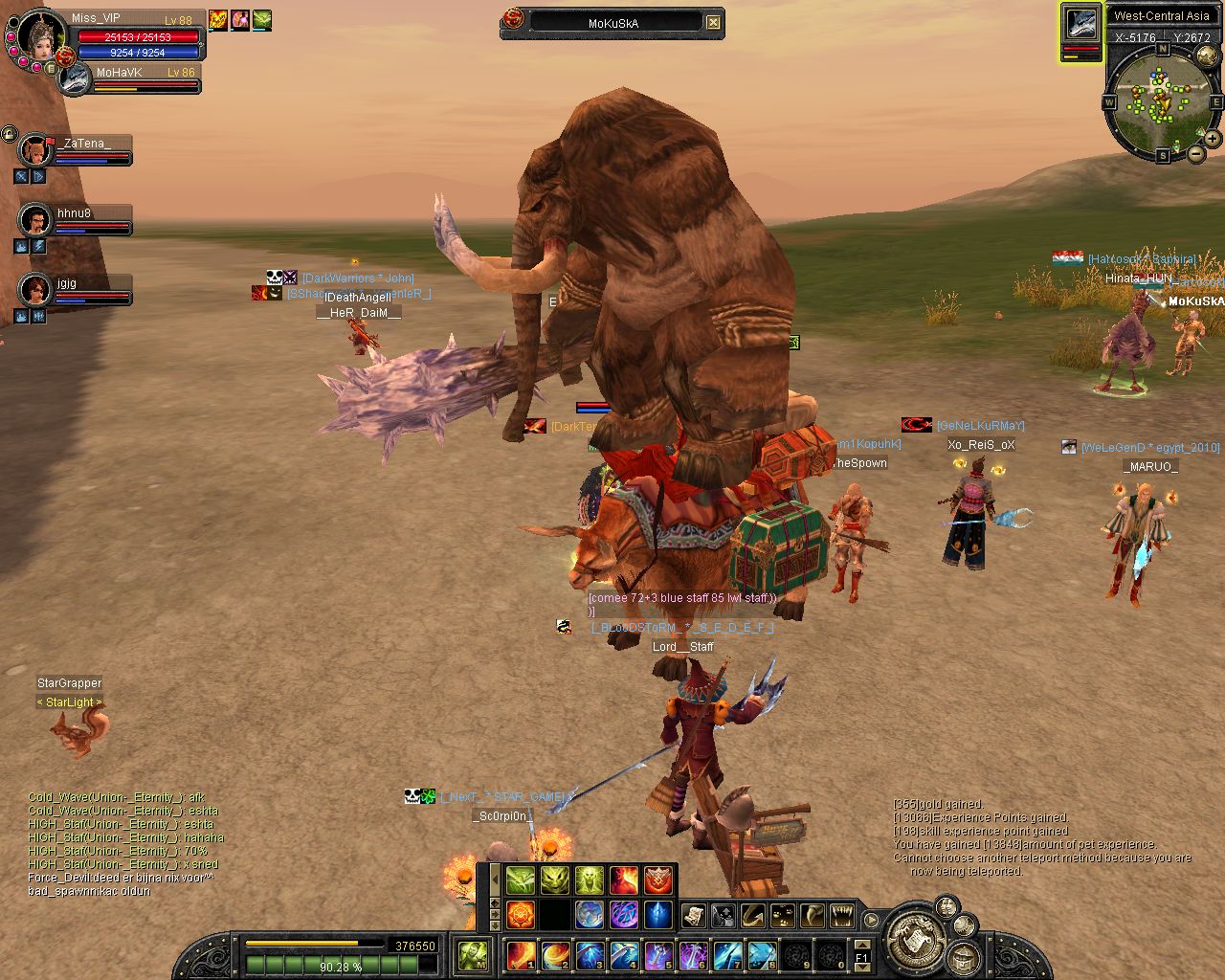This screenshot has width=1225, height=980.
Task: Toggle the party lock padlock icon
Action: coord(10,134)
